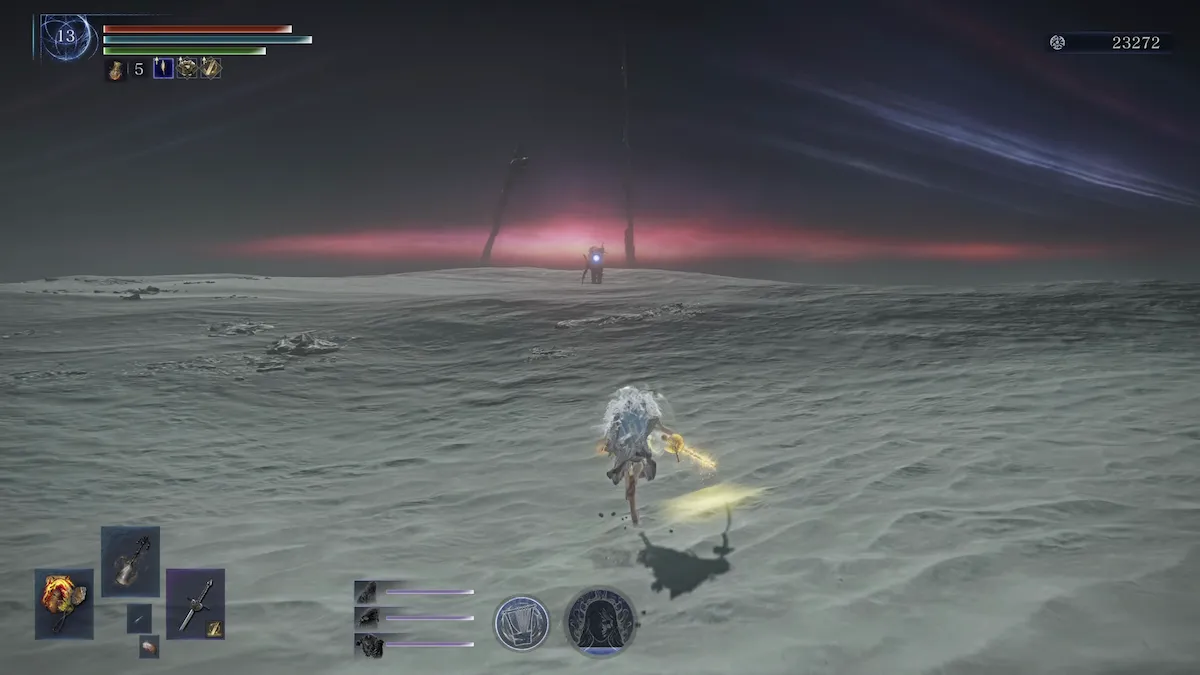
Task: Select the violin-shaped item in the top slot
Action: (130, 562)
